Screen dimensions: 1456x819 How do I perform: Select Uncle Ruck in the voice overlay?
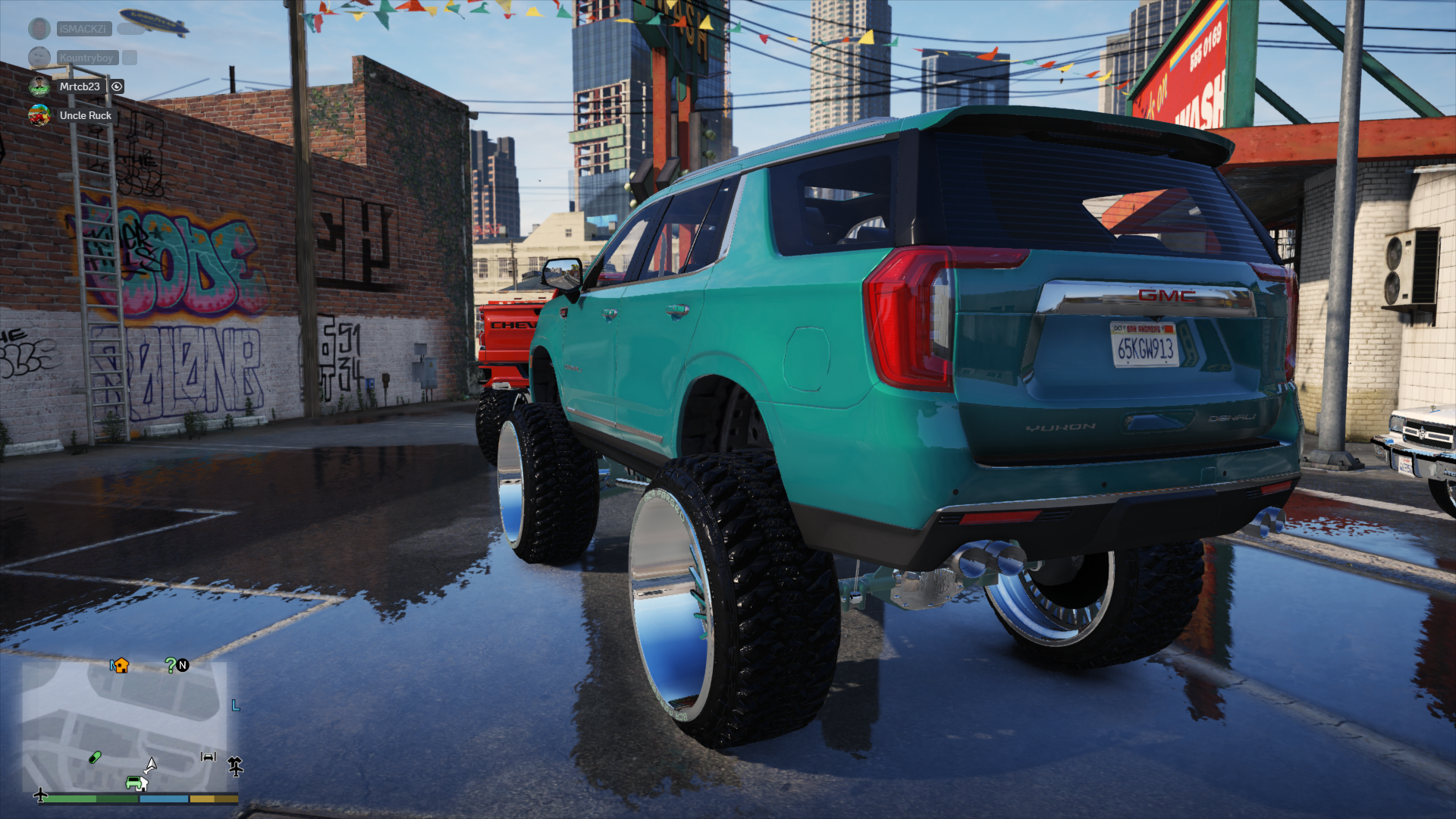85,115
